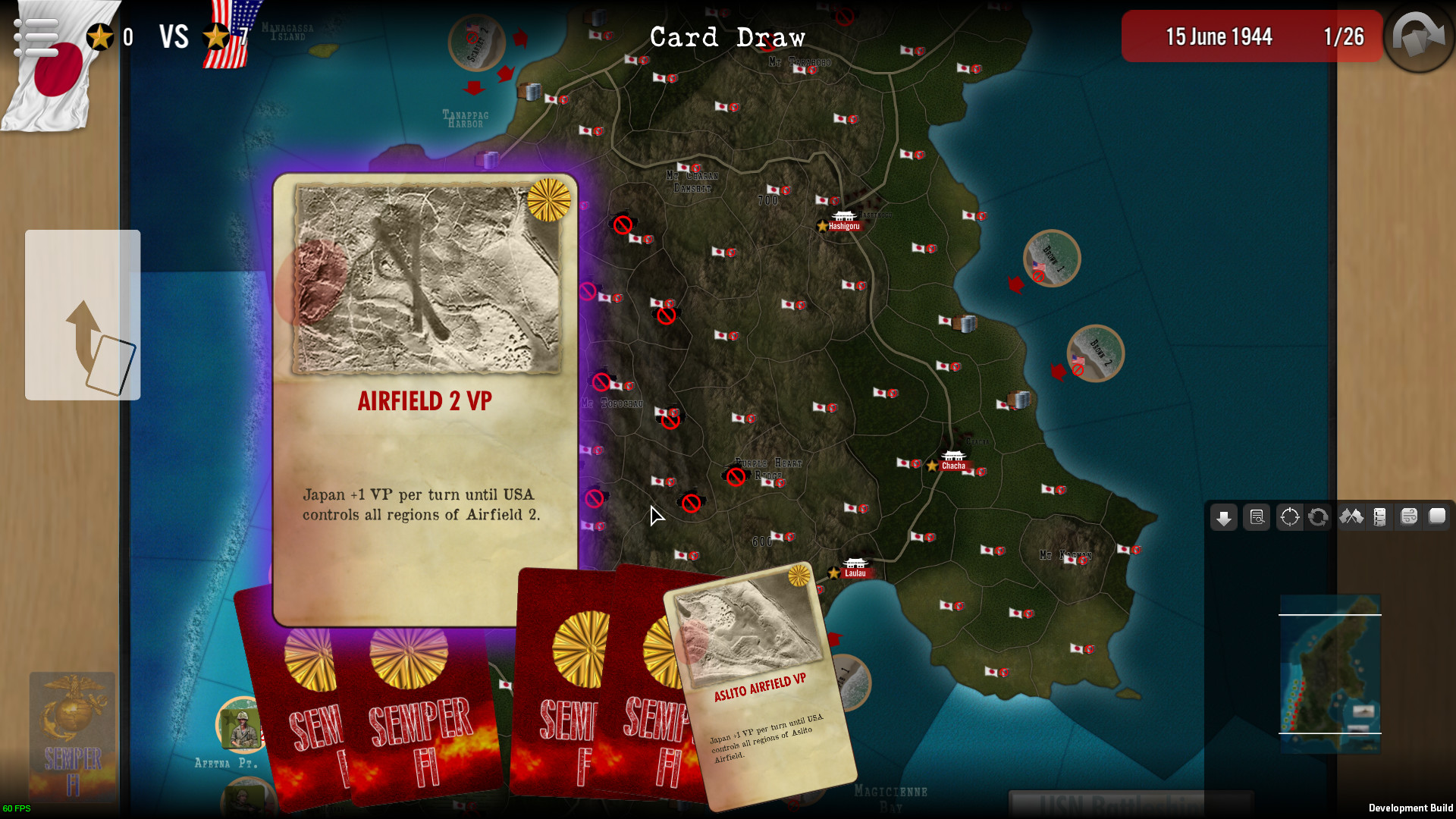
Task: Click the download arrow icon in the toolbar
Action: tap(1224, 518)
